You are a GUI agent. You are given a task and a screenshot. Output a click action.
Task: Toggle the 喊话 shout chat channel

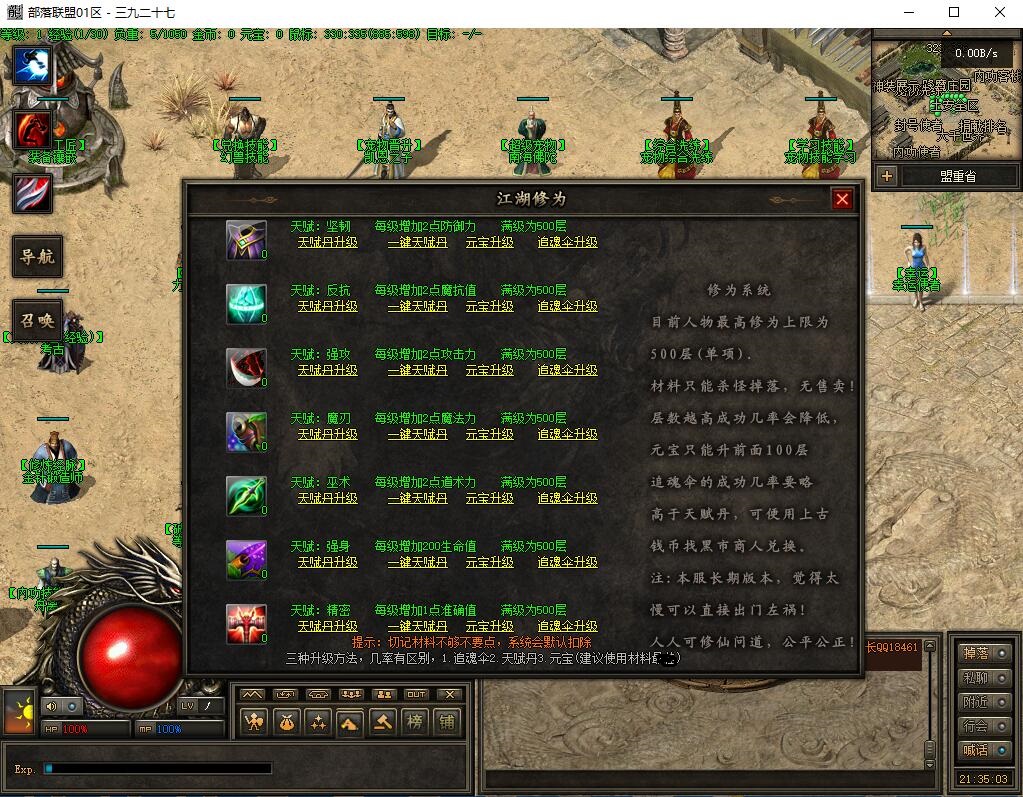coord(982,750)
